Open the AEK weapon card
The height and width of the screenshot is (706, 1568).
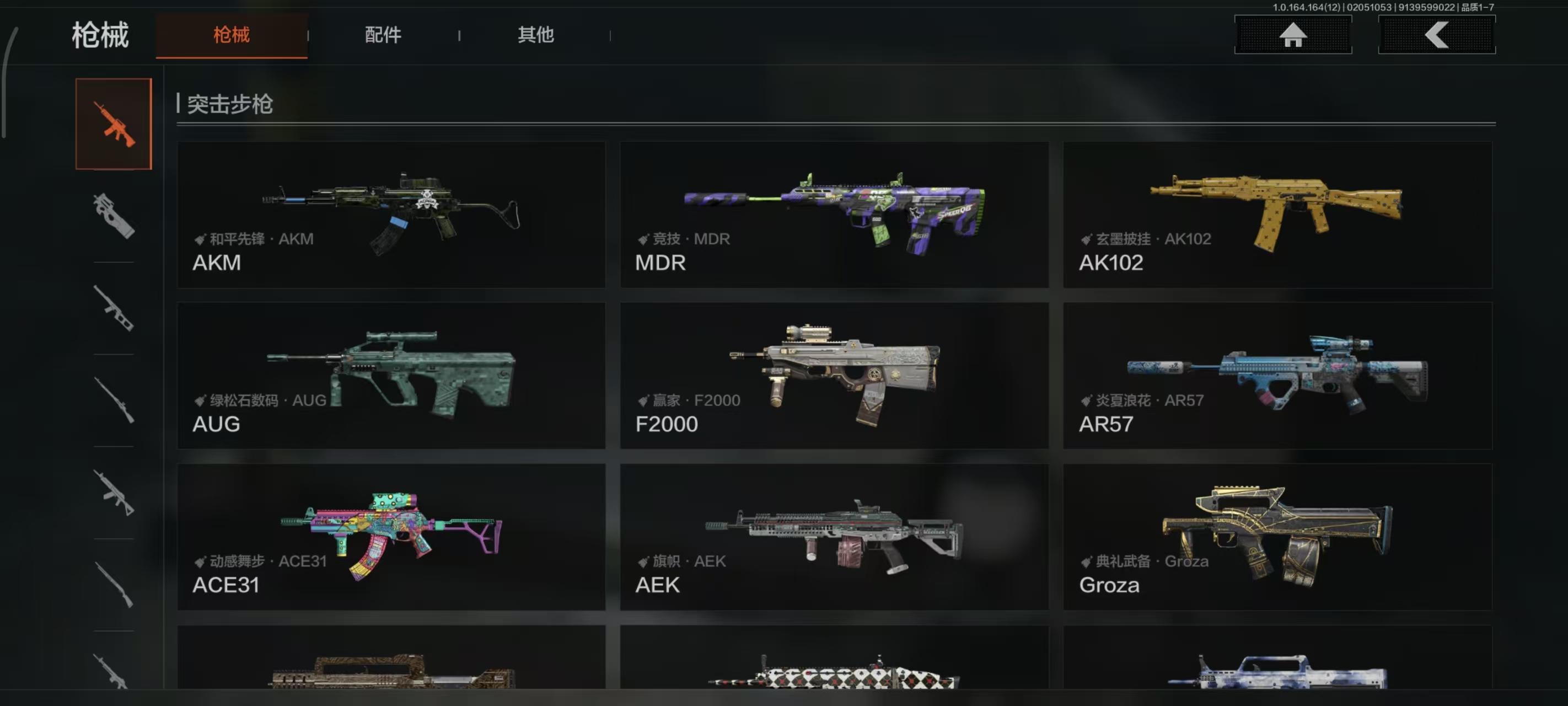[x=834, y=537]
